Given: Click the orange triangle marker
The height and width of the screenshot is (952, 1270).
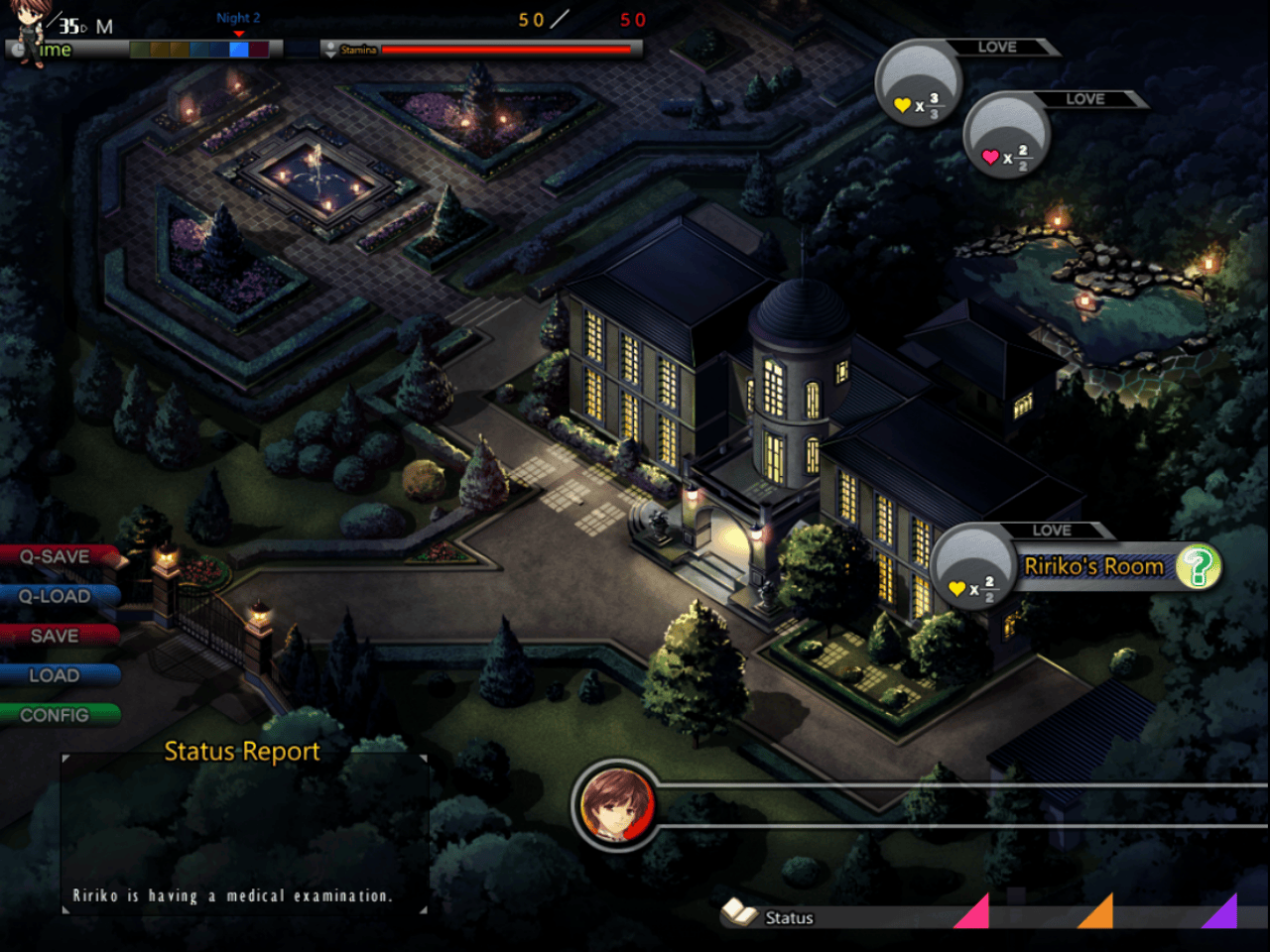Looking at the screenshot, I should tap(1099, 914).
